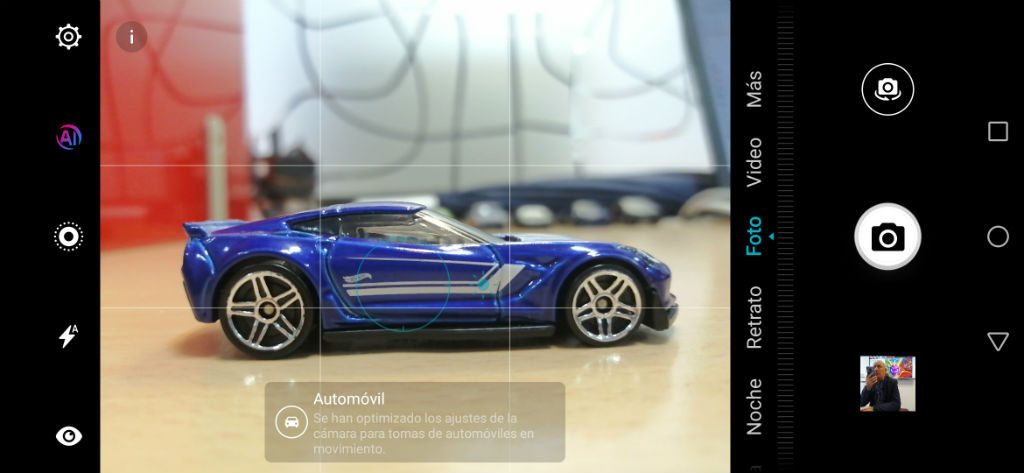The height and width of the screenshot is (473, 1024).
Task: Toggle the AI mode icon
Action: pos(68,138)
